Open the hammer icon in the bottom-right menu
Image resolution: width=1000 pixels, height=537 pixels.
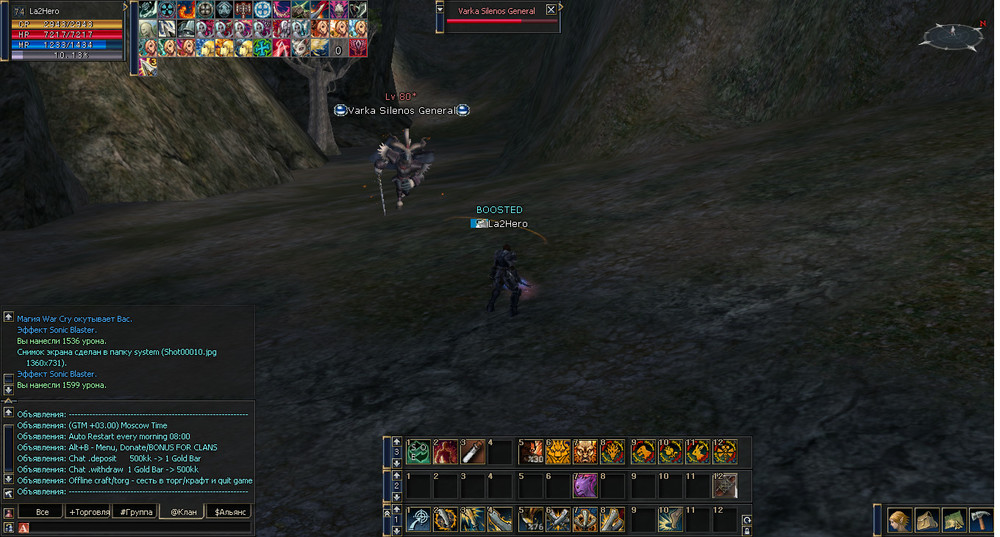coord(980,520)
